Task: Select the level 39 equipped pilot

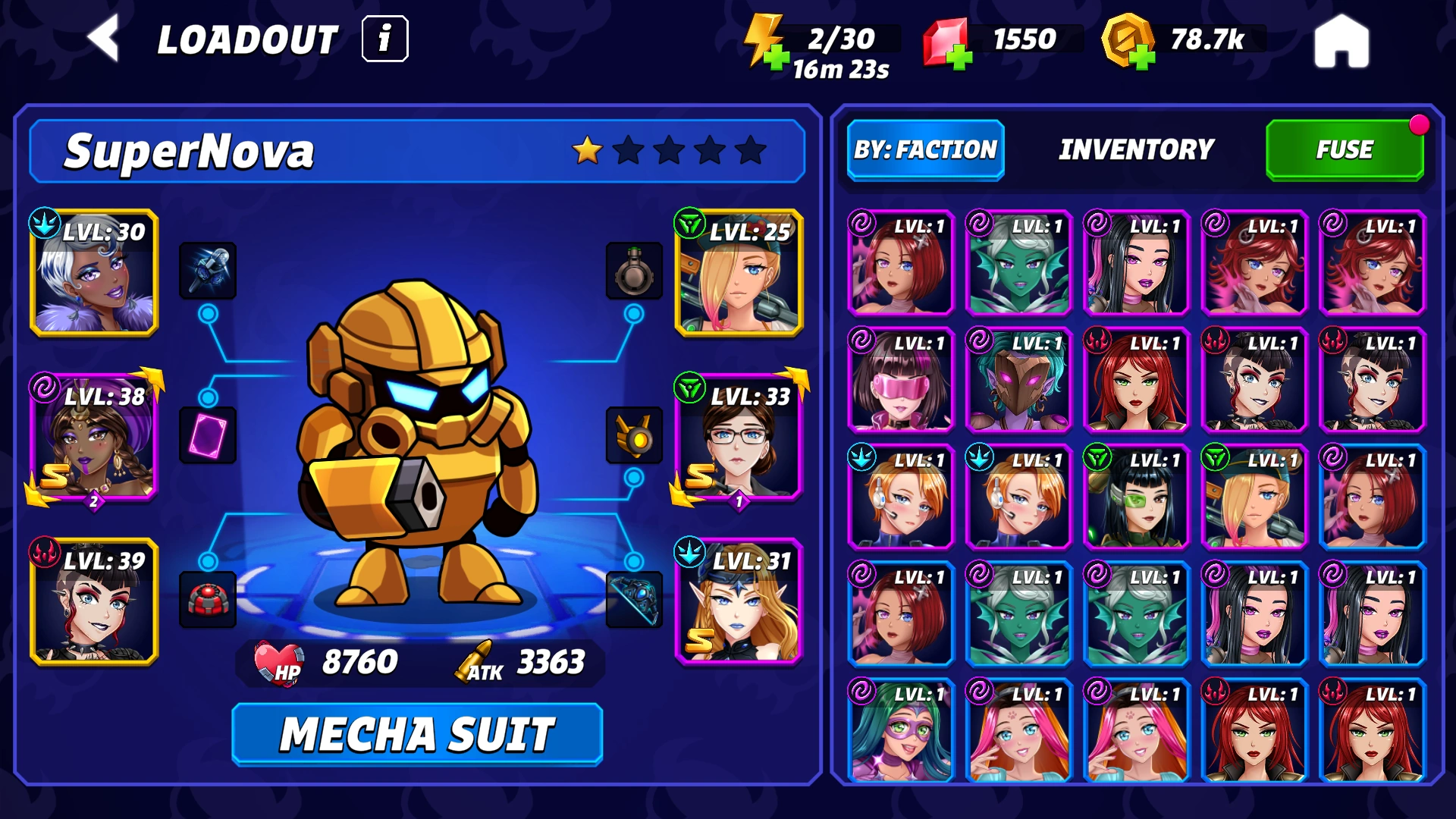Action: click(x=94, y=602)
